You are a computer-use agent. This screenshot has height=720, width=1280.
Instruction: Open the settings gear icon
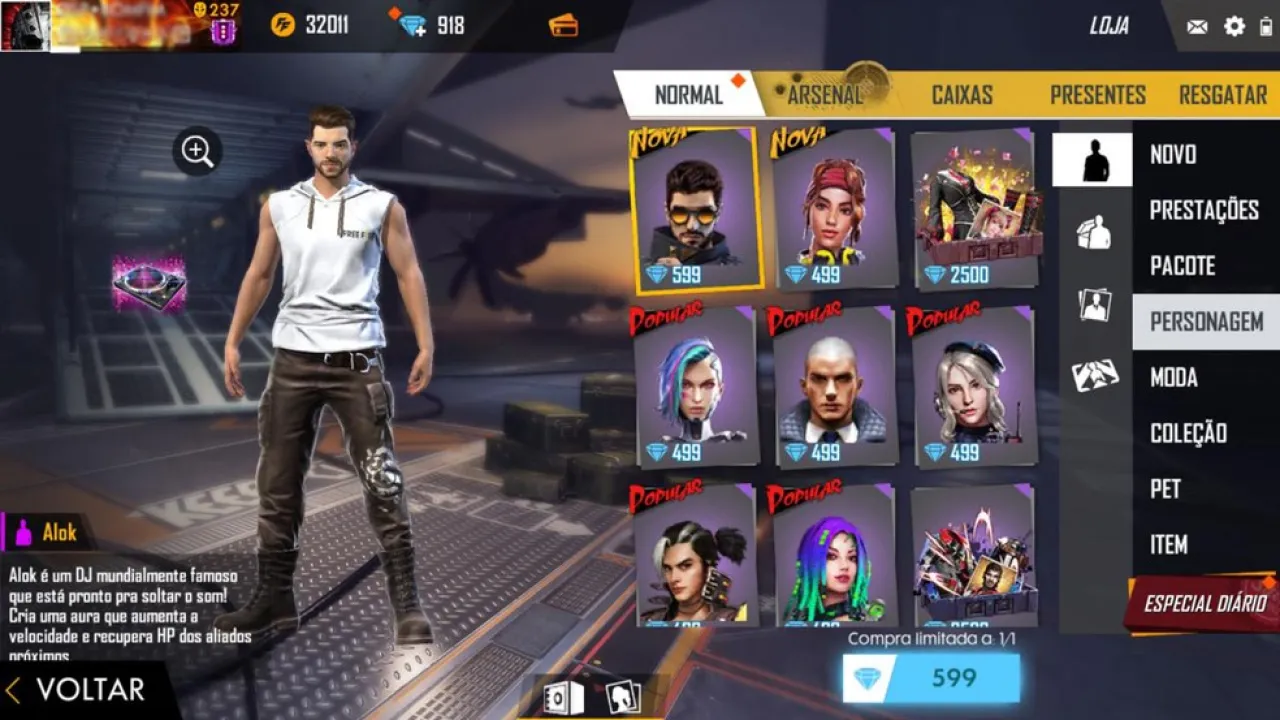pos(1235,27)
